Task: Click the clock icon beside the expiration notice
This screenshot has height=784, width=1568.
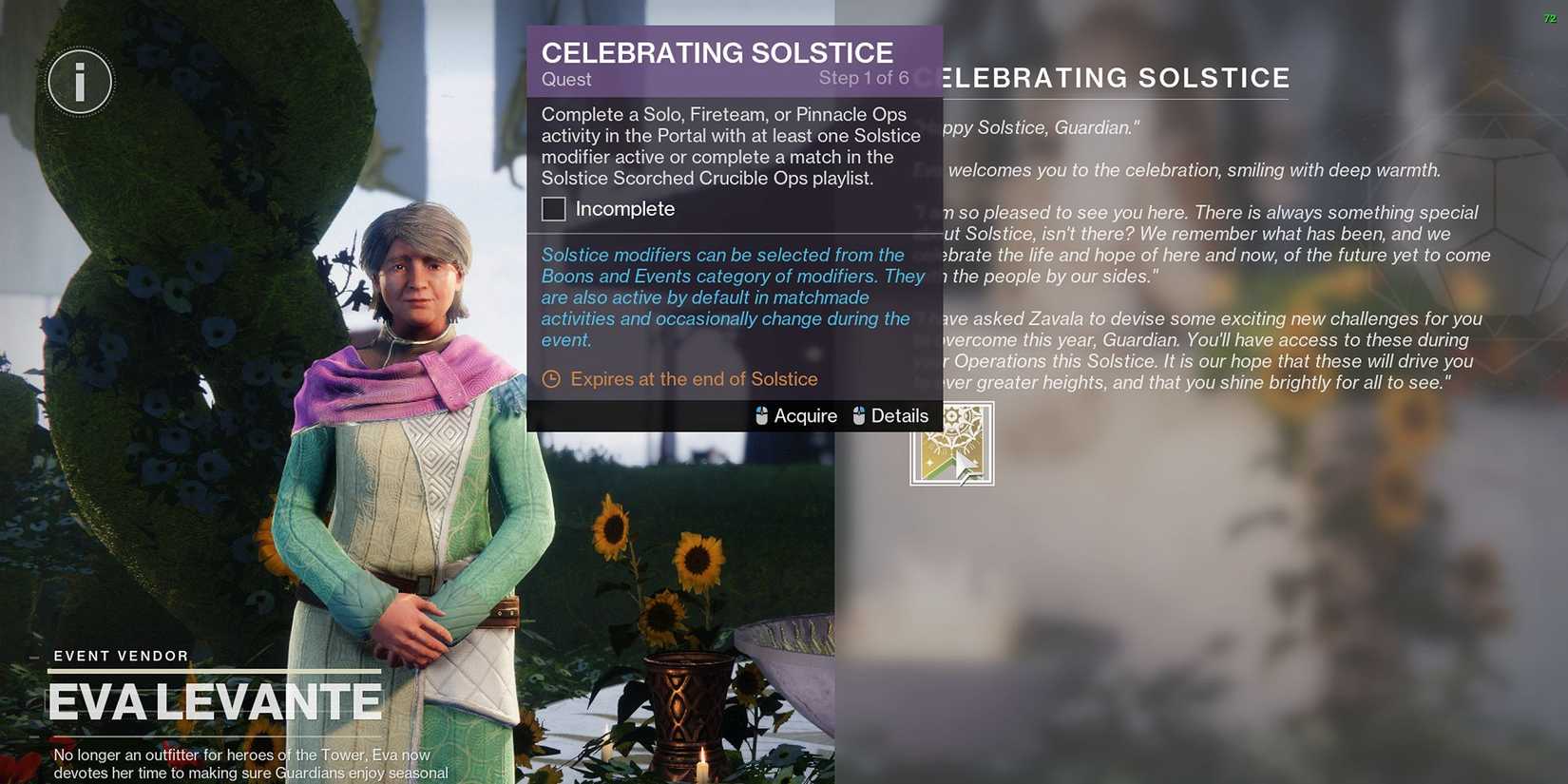Action: click(x=552, y=378)
